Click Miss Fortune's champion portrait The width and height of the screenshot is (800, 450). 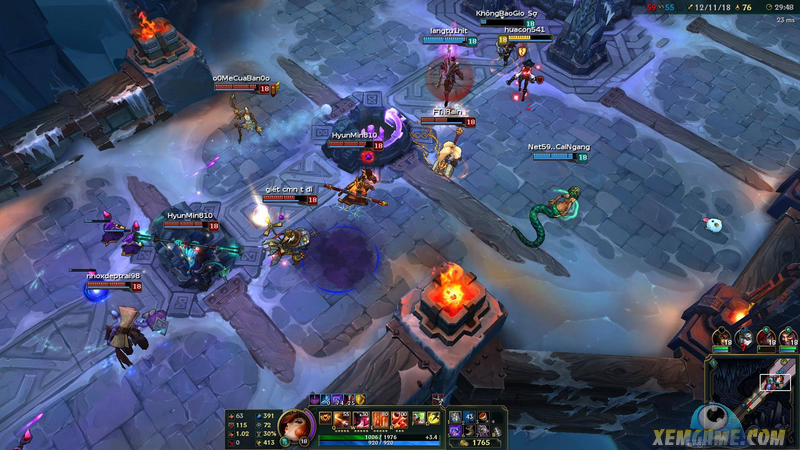coord(295,424)
